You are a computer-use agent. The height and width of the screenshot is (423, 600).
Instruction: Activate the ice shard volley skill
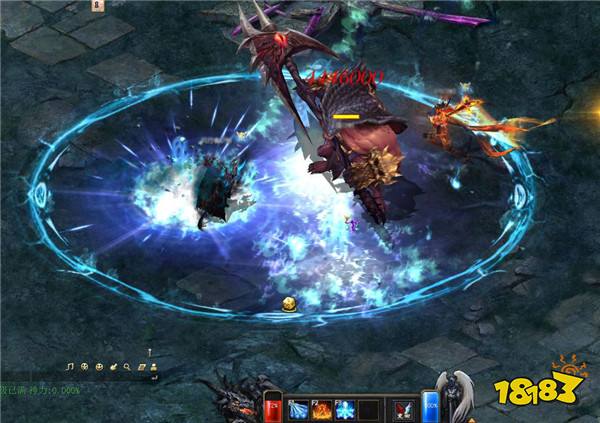[299, 410]
